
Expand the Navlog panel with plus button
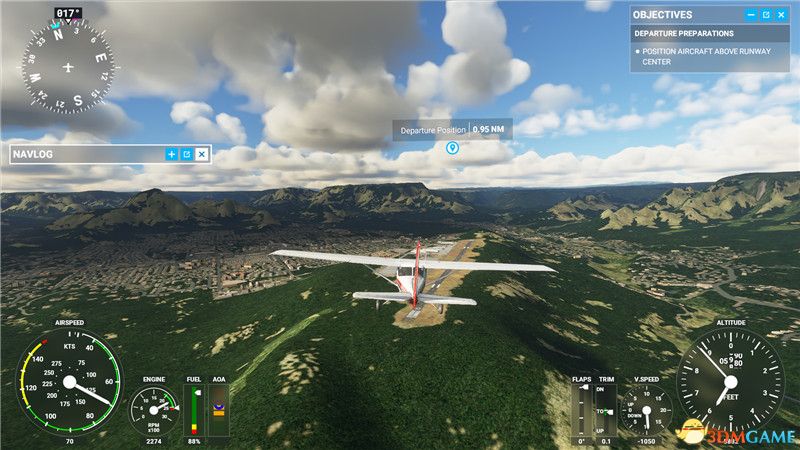[171, 154]
